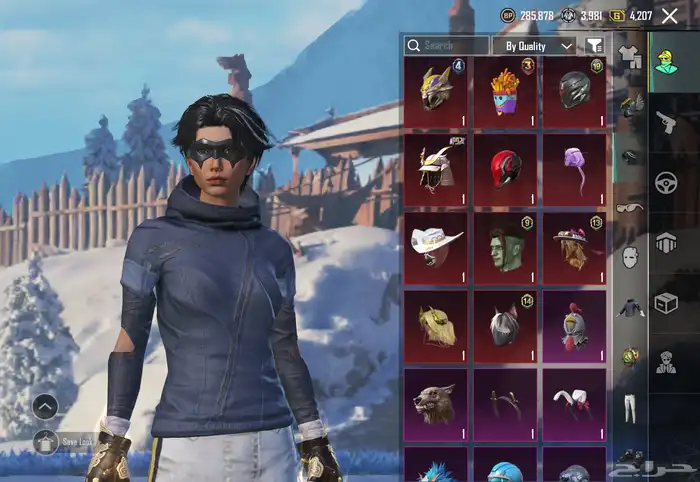Save the current look
This screenshot has width=700, height=482.
tap(46, 441)
